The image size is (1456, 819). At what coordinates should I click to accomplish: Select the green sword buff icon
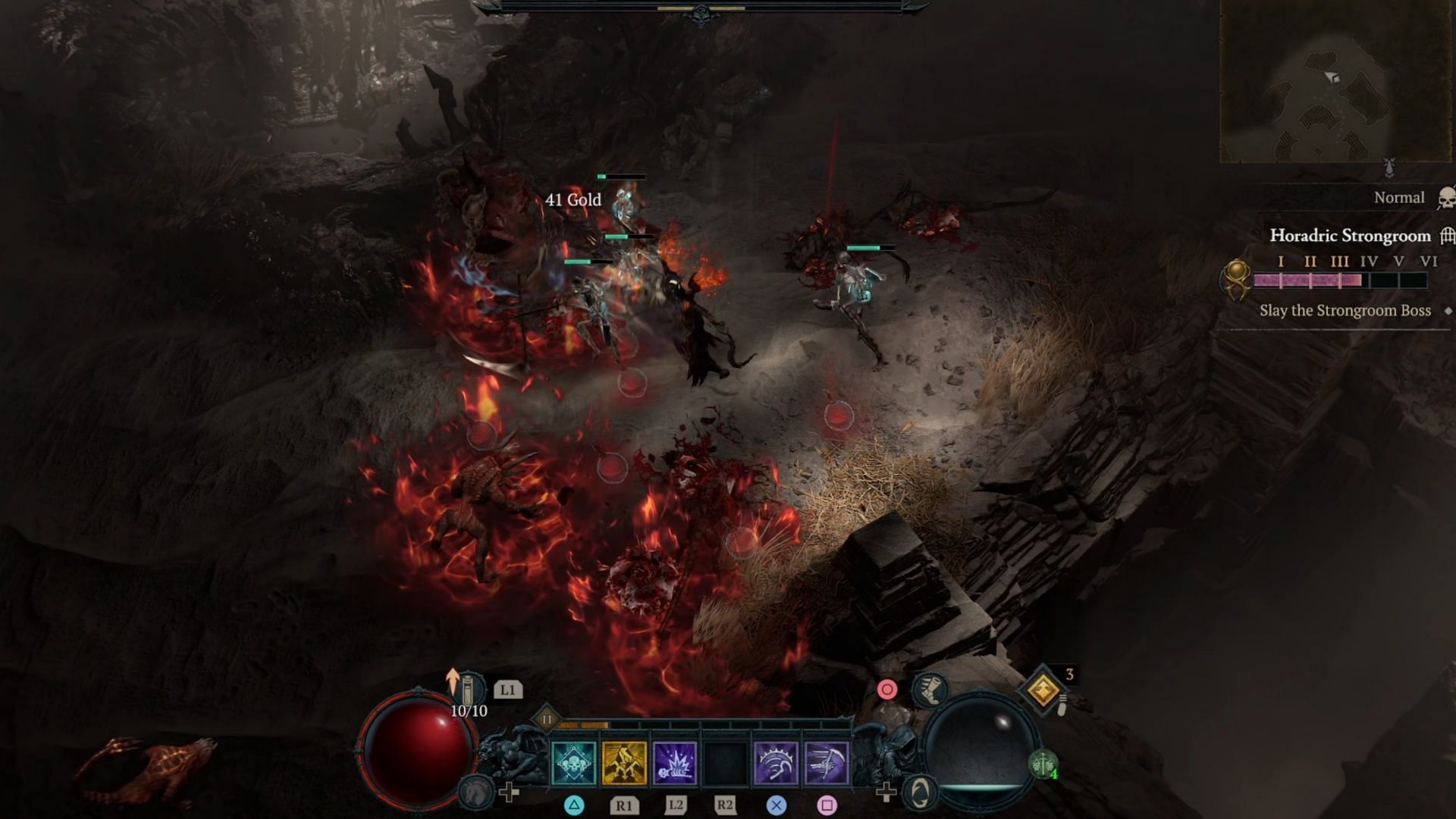tap(1043, 762)
